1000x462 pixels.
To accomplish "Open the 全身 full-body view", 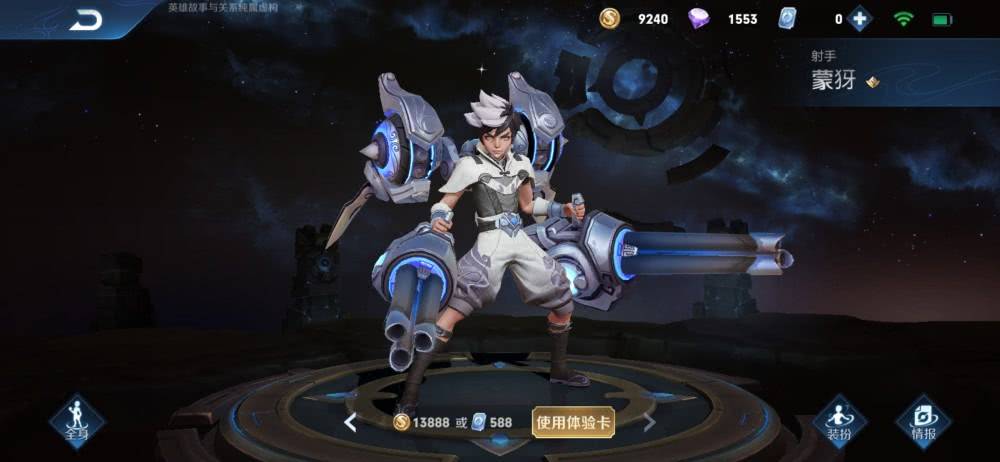I will pyautogui.click(x=77, y=421).
